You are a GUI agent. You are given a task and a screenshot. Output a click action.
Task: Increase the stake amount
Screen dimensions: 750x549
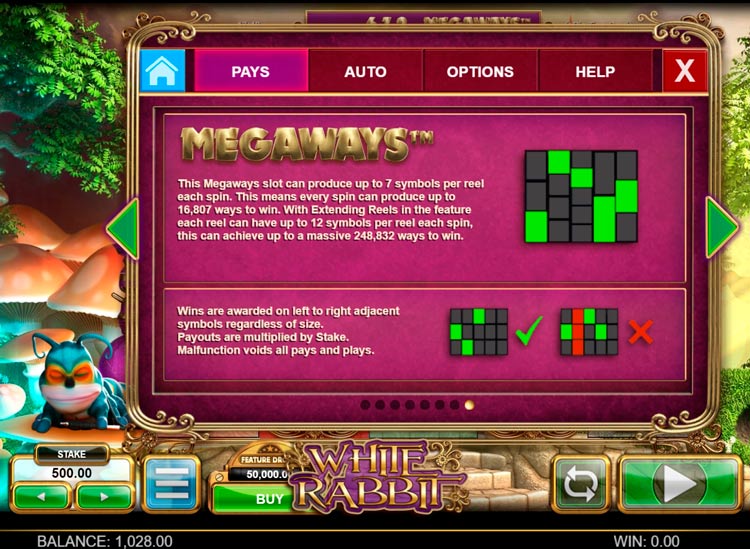[x=104, y=496]
